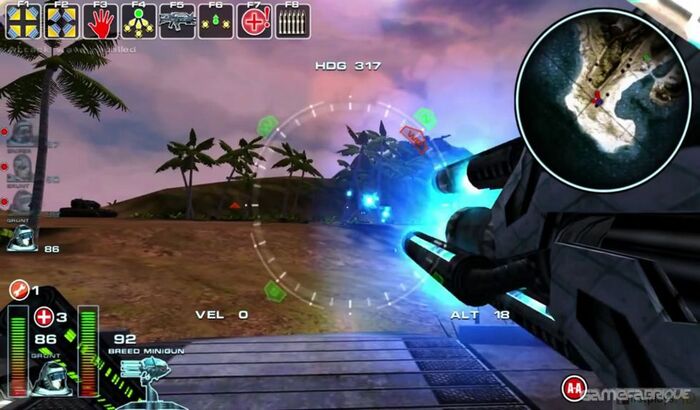The height and width of the screenshot is (410, 700).
Task: Click the wrench repair kit icon
Action: pyautogui.click(x=17, y=290)
